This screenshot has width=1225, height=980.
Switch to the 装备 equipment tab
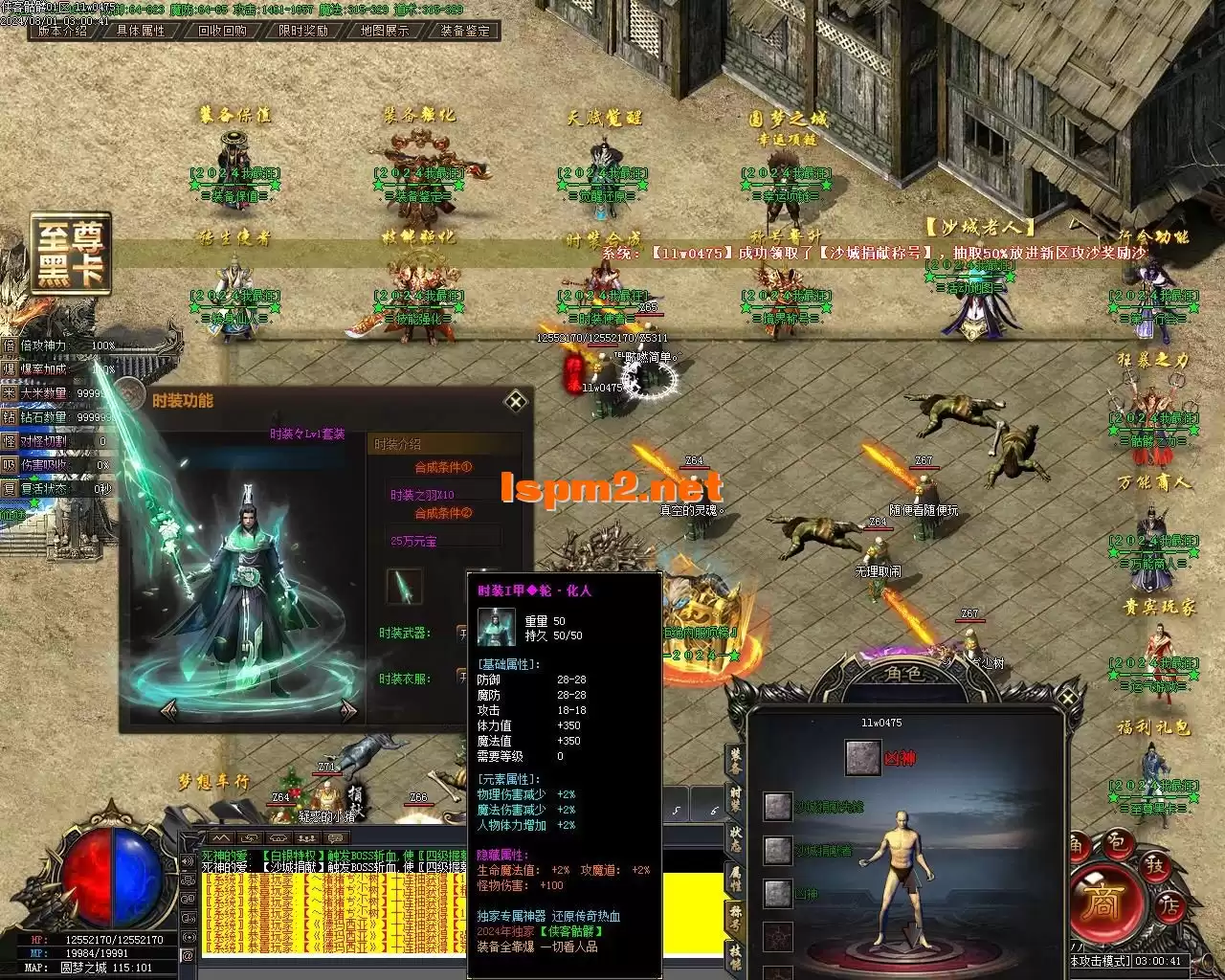[735, 761]
